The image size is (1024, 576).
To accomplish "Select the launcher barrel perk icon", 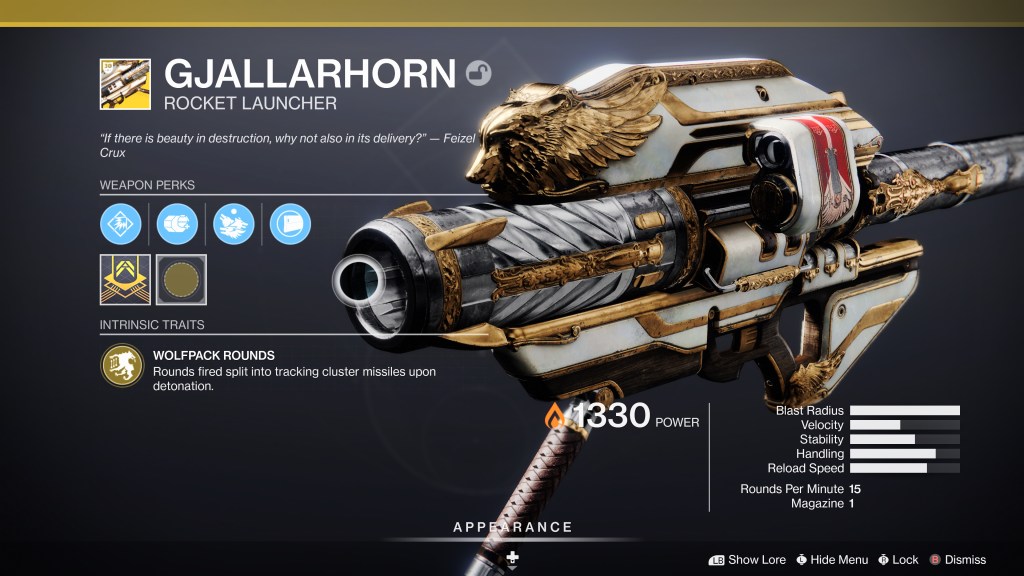I will 121,224.
